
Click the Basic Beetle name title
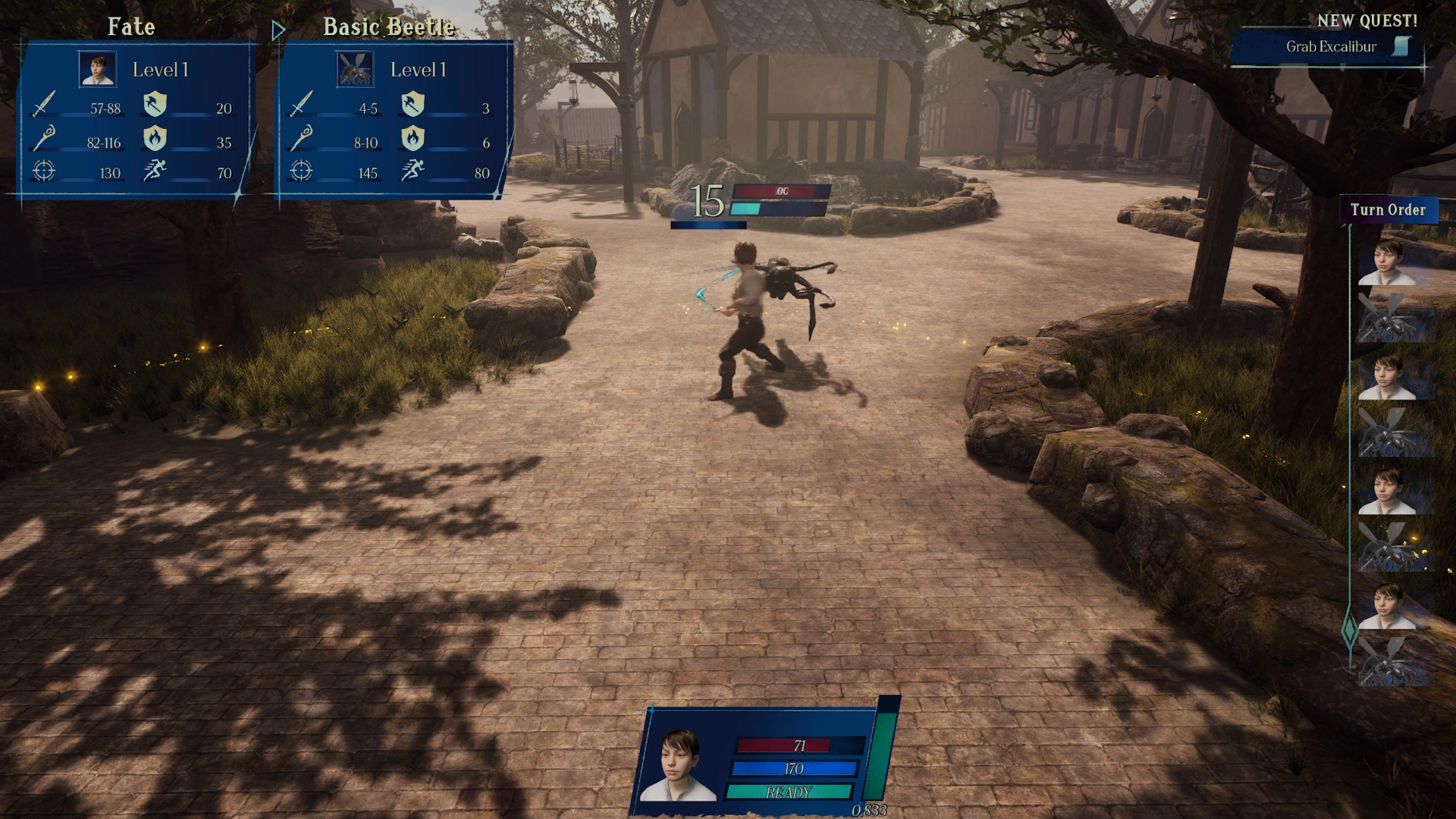(x=389, y=27)
